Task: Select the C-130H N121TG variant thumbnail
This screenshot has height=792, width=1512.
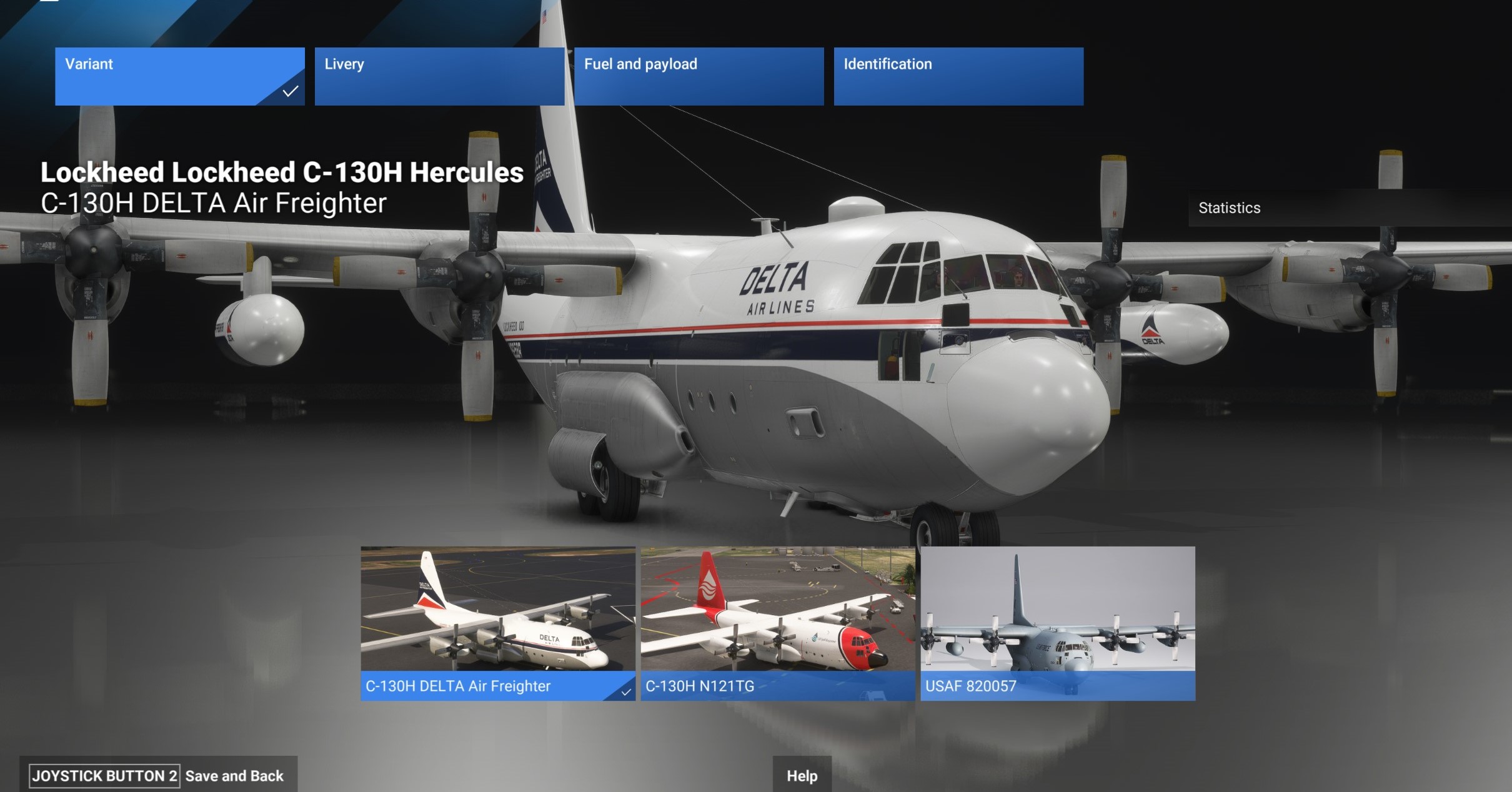Action: coord(777,623)
